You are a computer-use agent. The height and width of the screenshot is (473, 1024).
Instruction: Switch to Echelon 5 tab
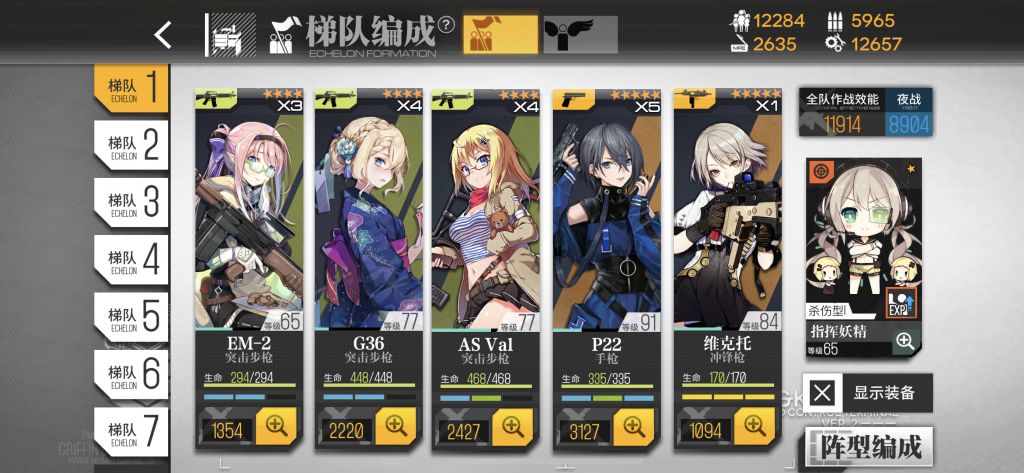pos(131,317)
